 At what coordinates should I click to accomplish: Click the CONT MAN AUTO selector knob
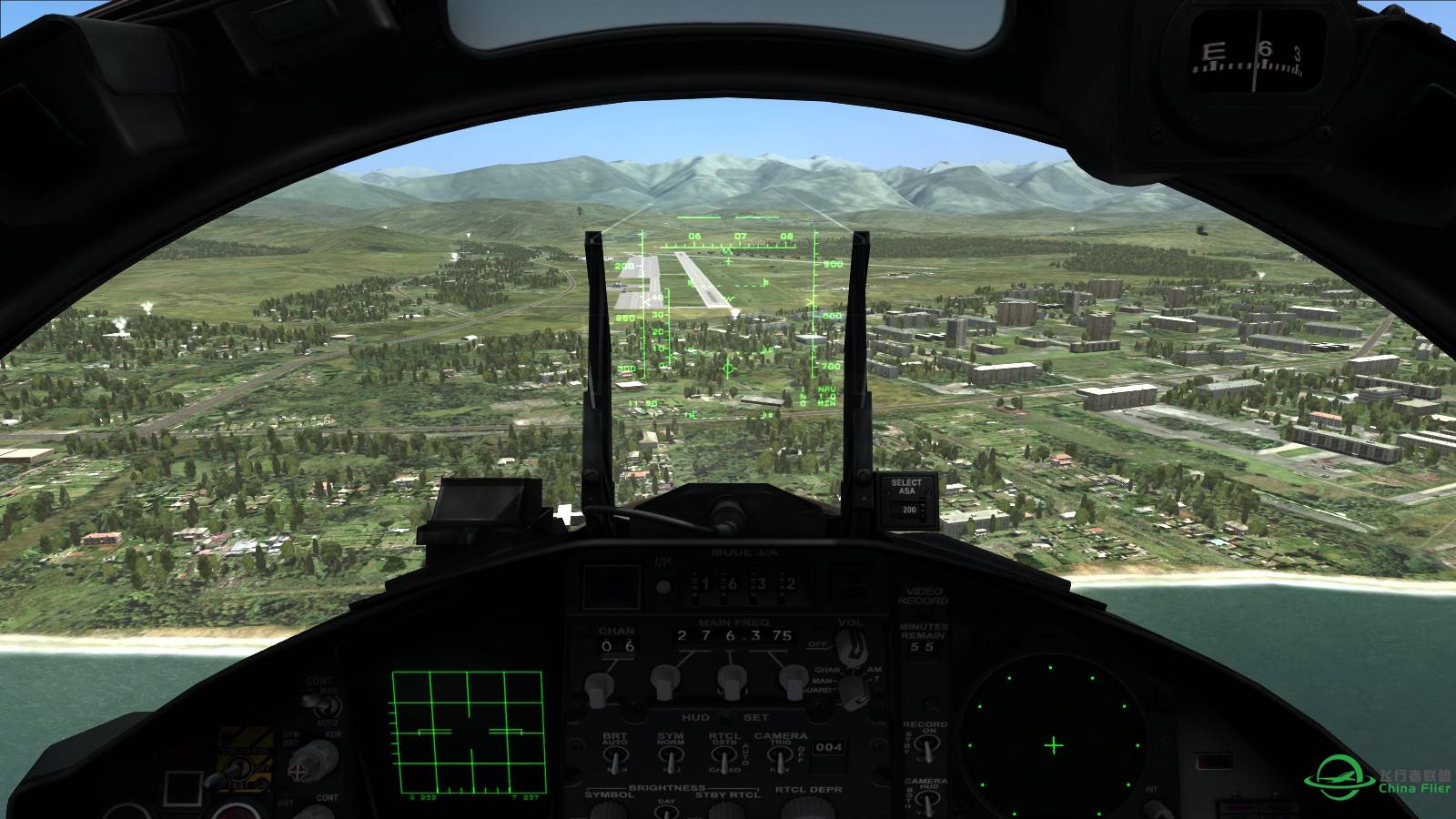pyautogui.click(x=325, y=707)
